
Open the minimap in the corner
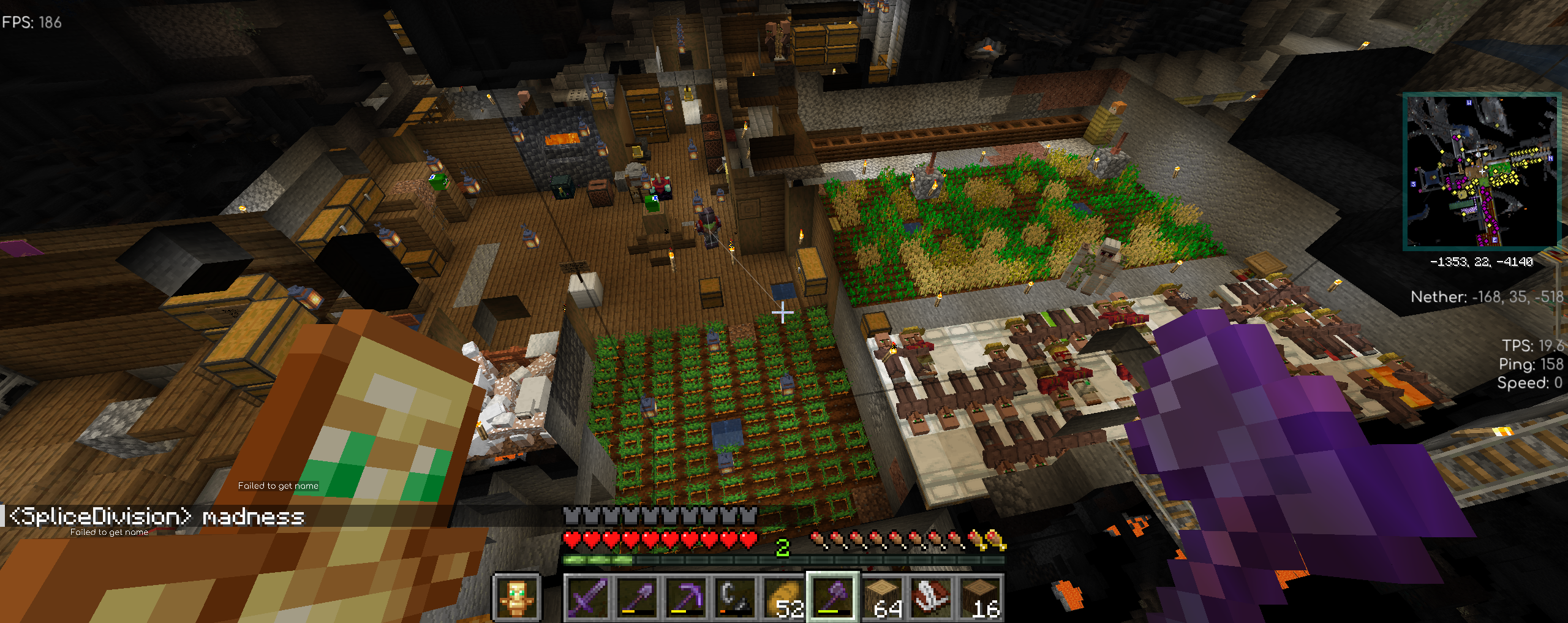[x=1481, y=171]
